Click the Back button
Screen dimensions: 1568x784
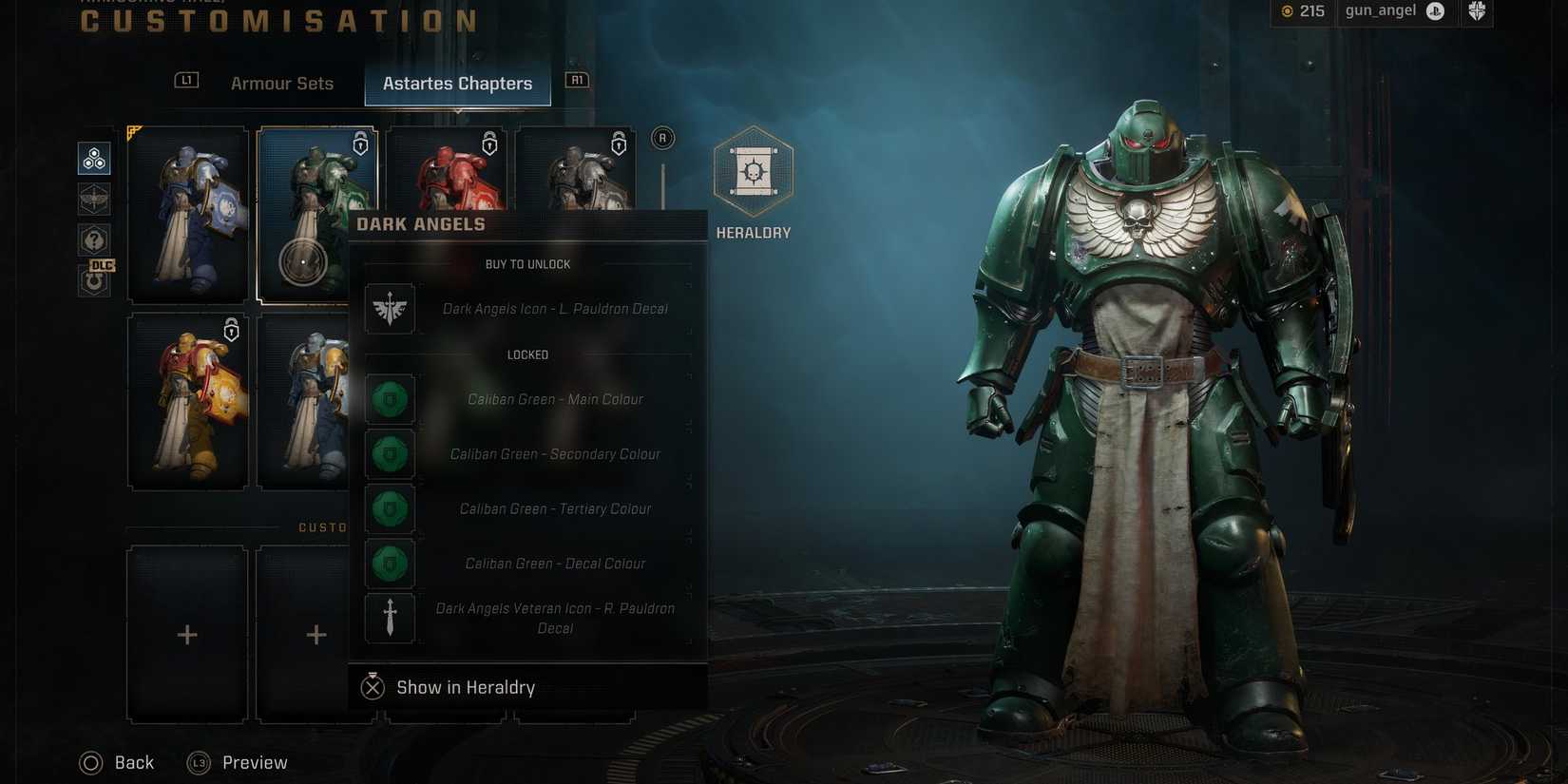tap(116, 761)
